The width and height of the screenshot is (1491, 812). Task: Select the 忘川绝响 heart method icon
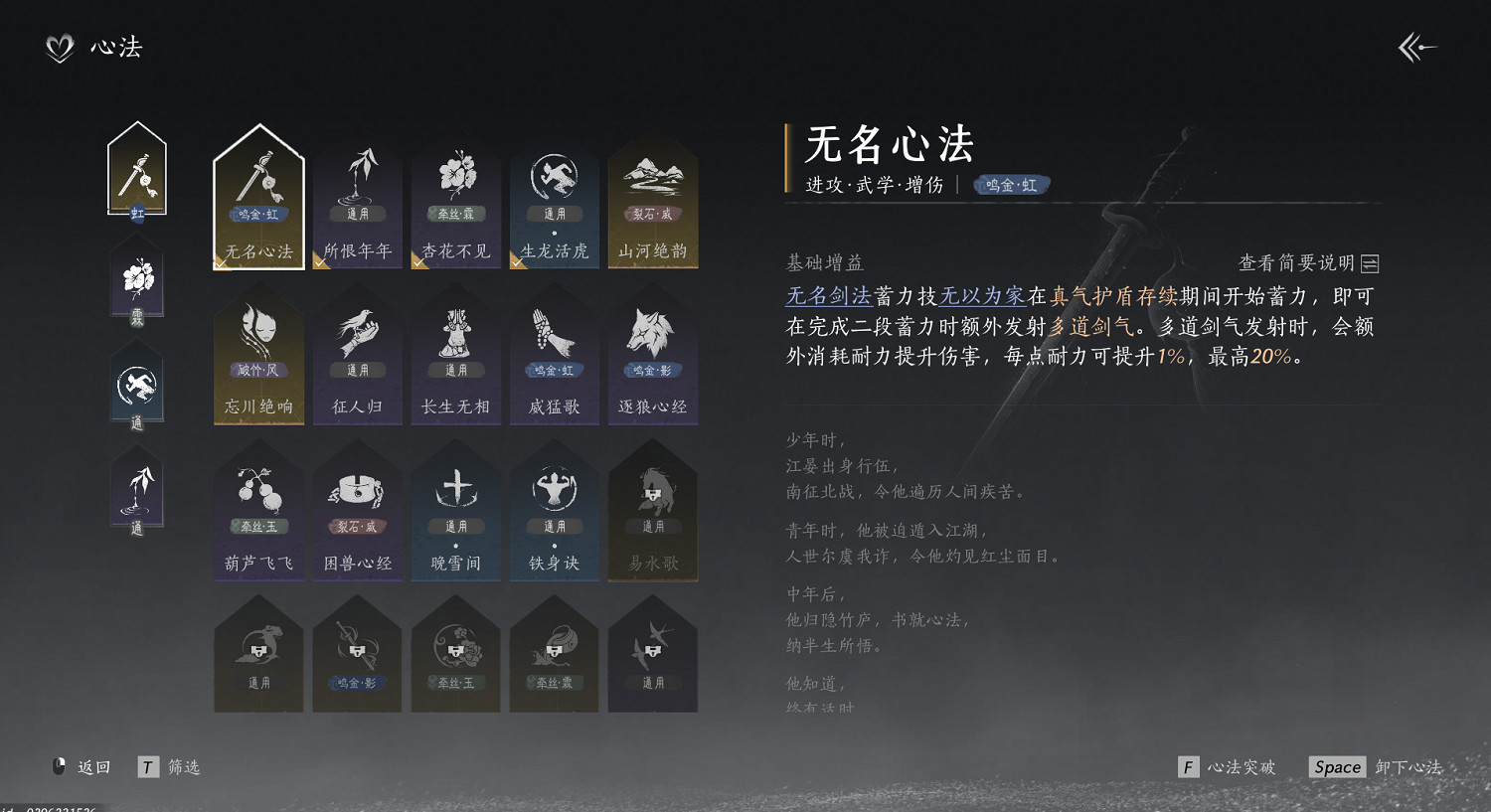pyautogui.click(x=258, y=353)
